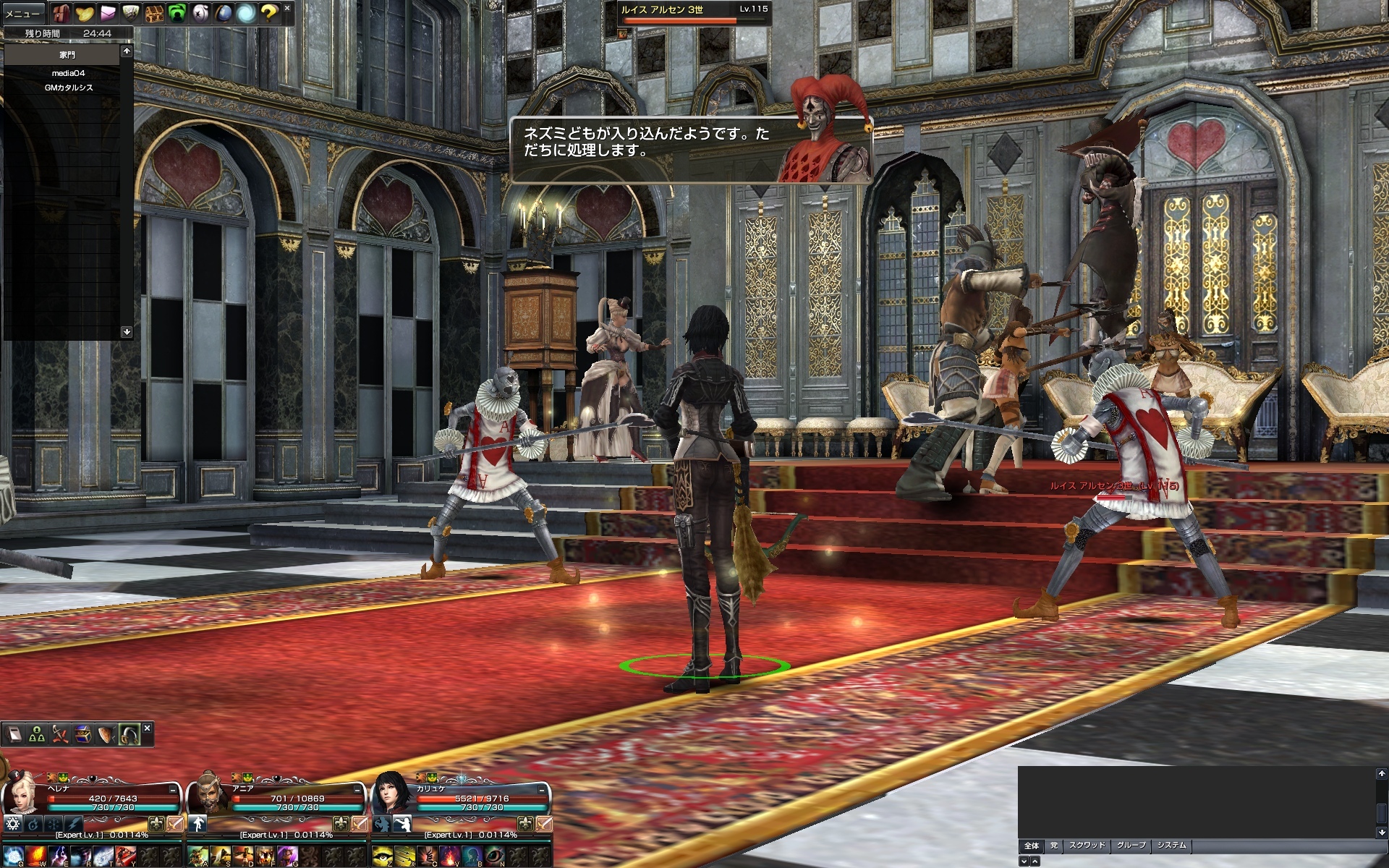Open the red backpack inventory icon

(x=61, y=13)
